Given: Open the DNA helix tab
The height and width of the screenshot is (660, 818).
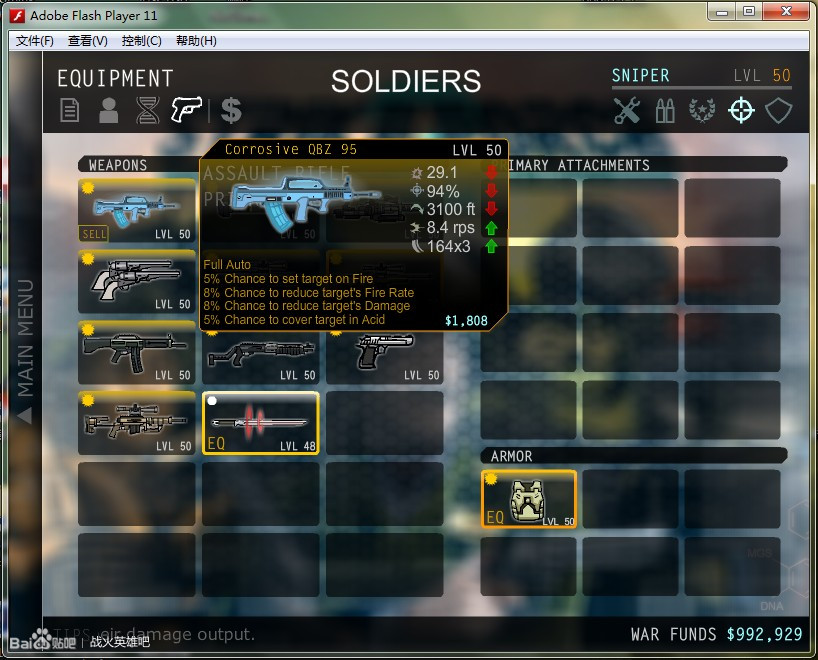Looking at the screenshot, I should point(147,110).
